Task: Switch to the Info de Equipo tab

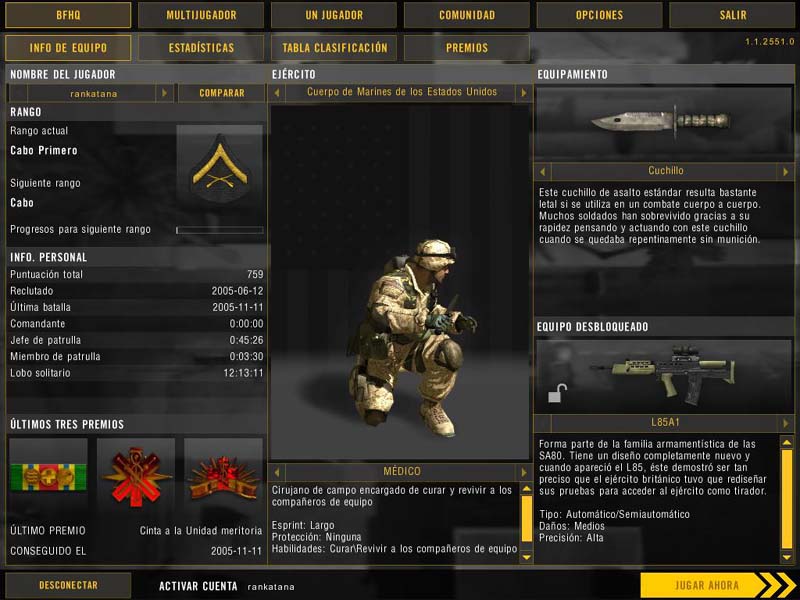Action: tap(67, 48)
